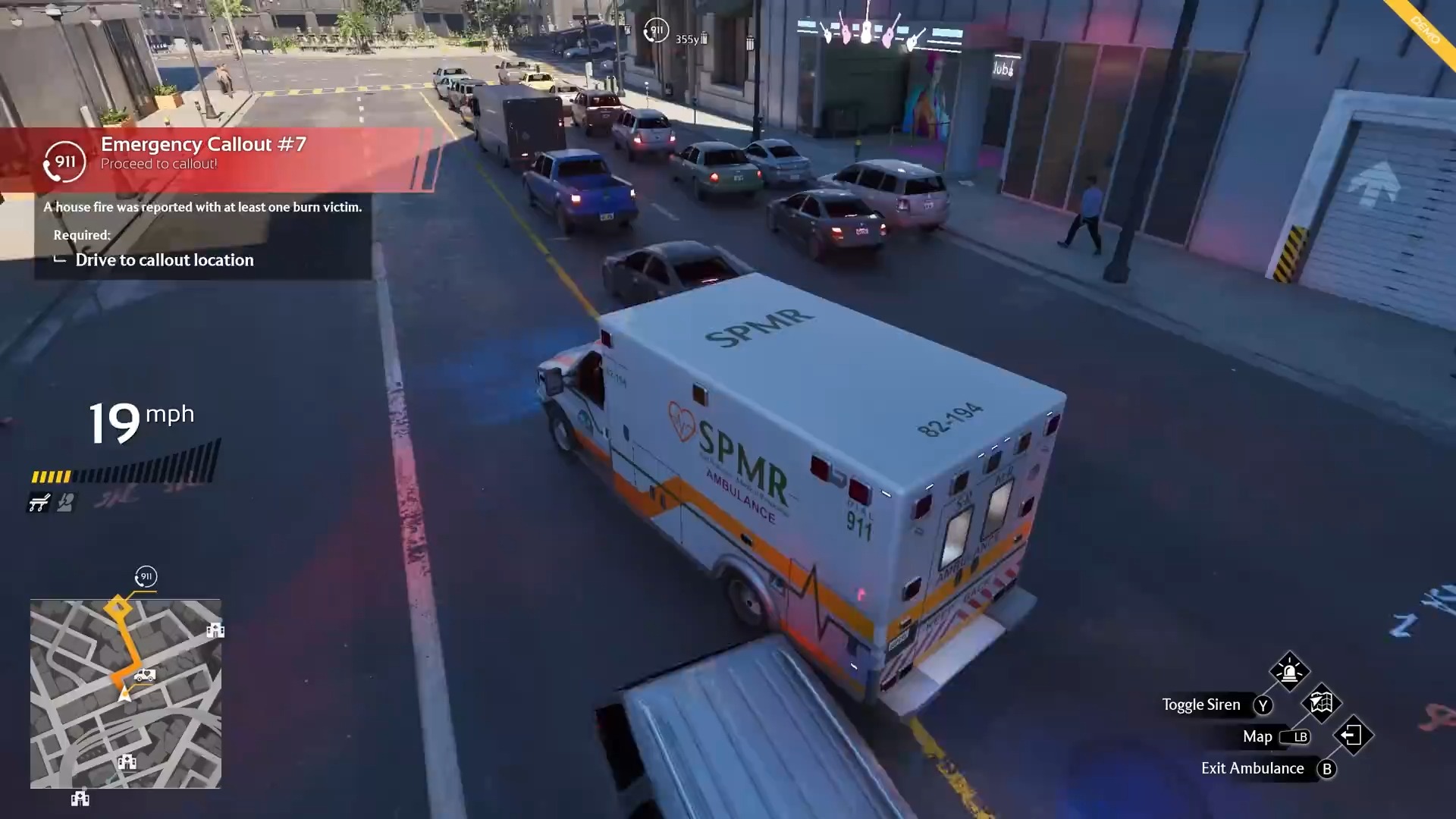Expand the Required objectives list
Screen dimensions: 1456x819
[82, 235]
